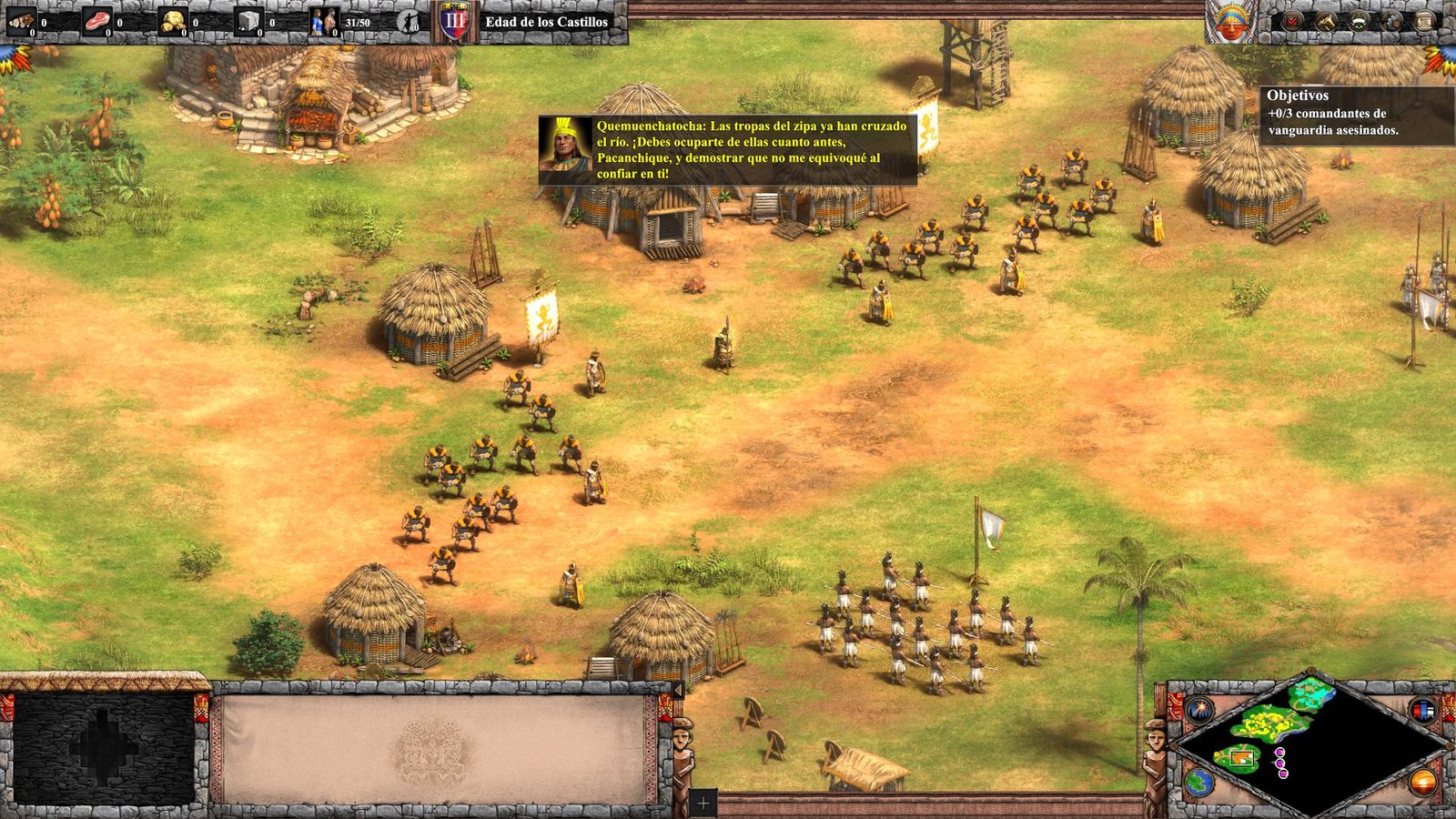1456x819 pixels.
Task: Open the objectives checkmark button
Action: (1292, 21)
